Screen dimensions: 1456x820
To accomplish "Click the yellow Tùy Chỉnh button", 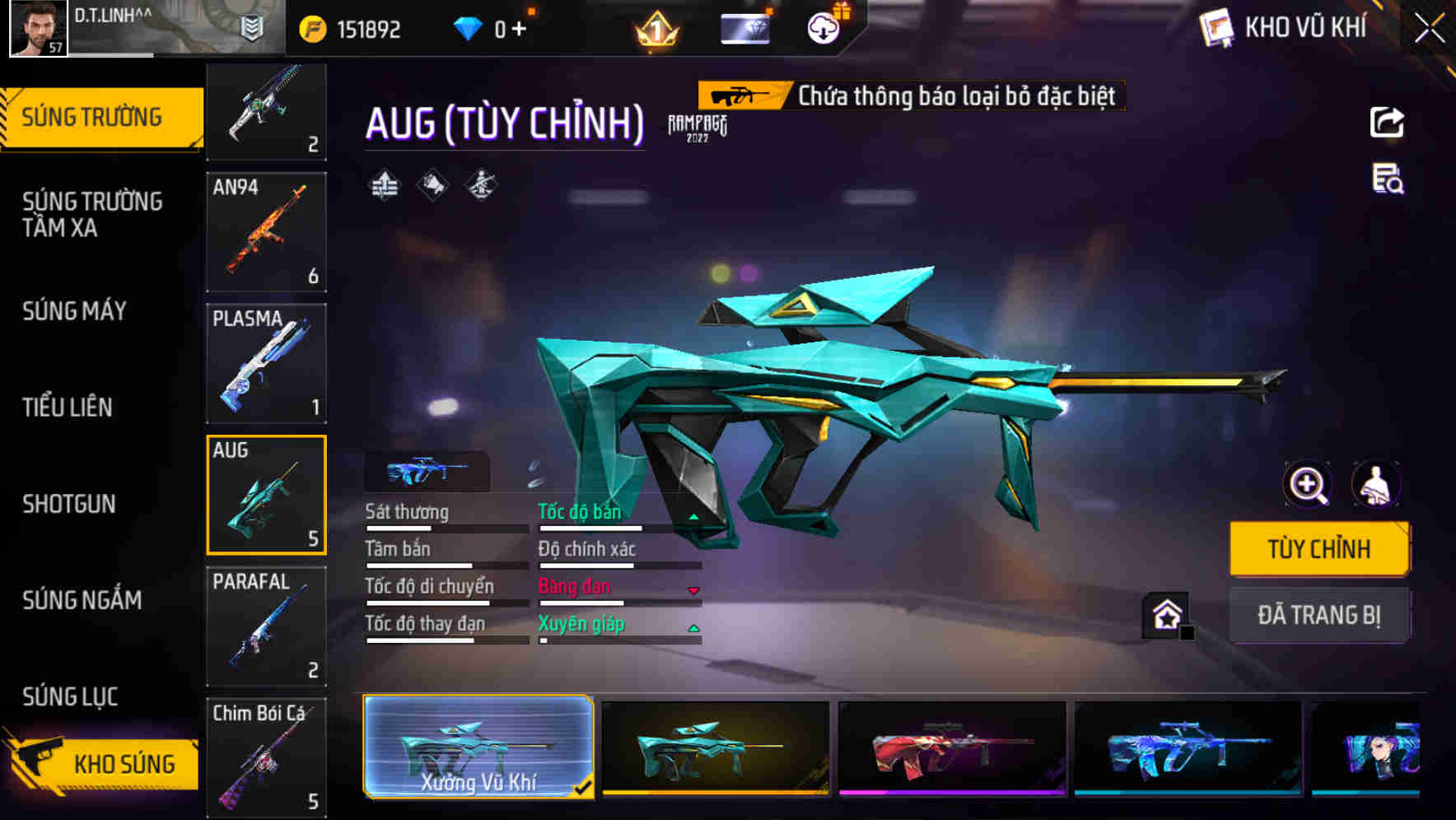I will coord(1318,549).
